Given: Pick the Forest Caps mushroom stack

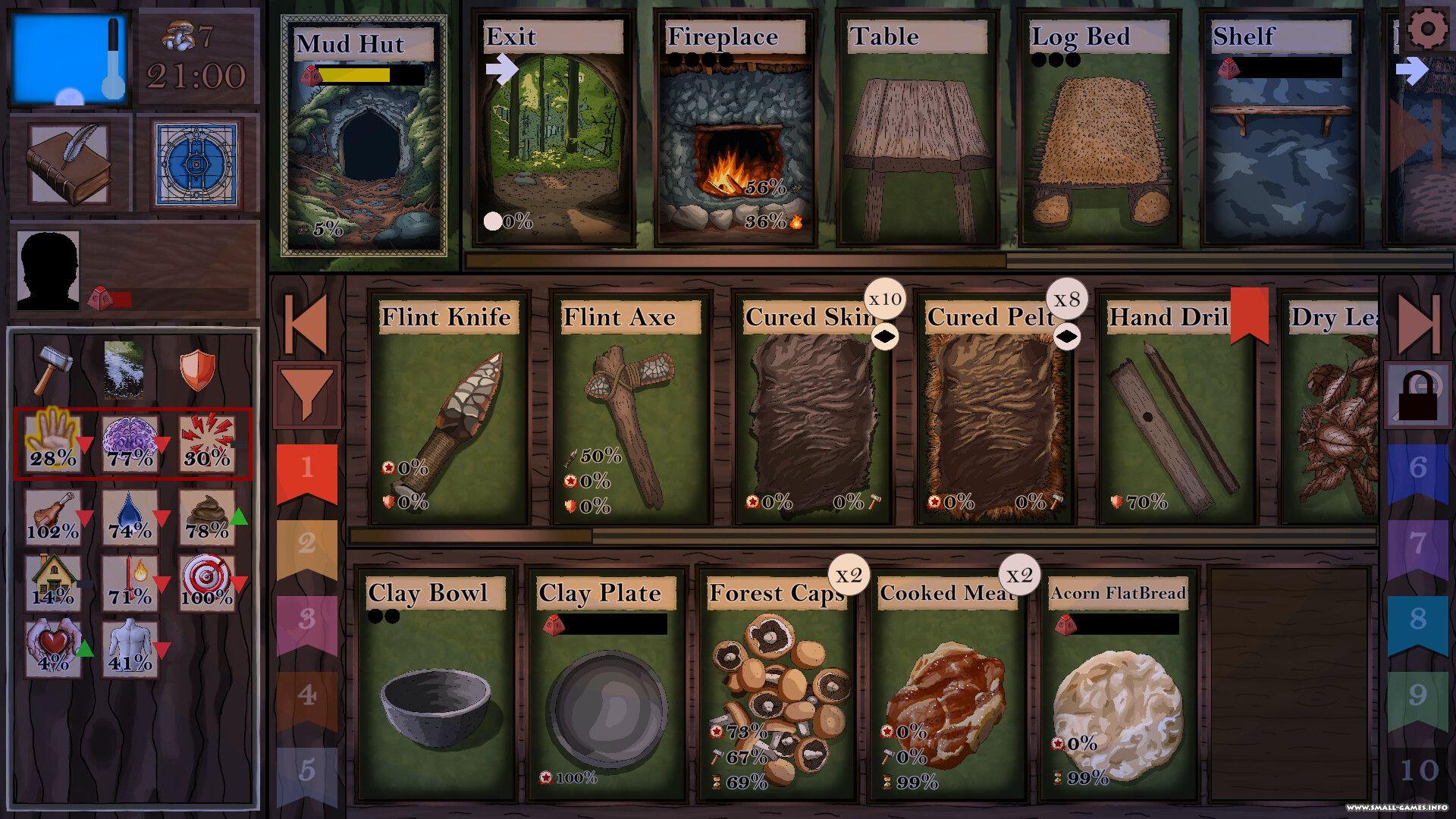Looking at the screenshot, I should point(777,686).
